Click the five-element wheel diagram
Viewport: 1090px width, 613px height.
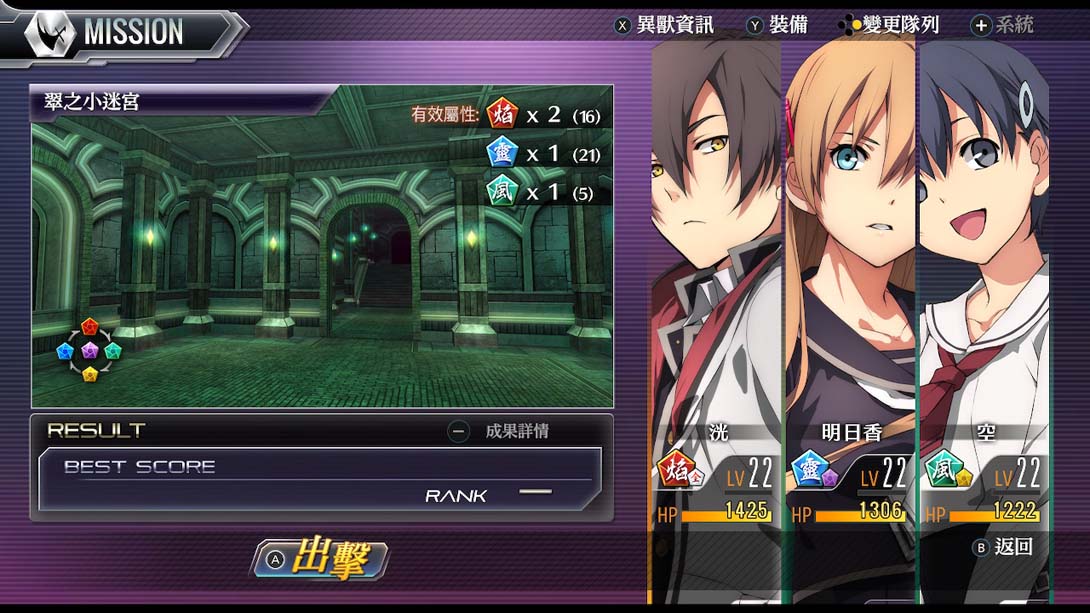click(89, 350)
